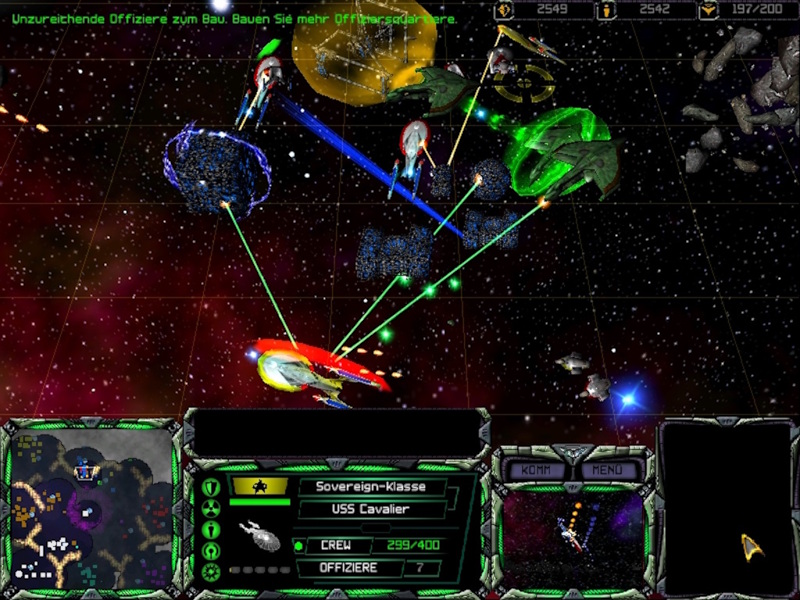Screen dimensions: 800x600
Task: Click the Sovereign-class ship portrait
Action: (261, 534)
